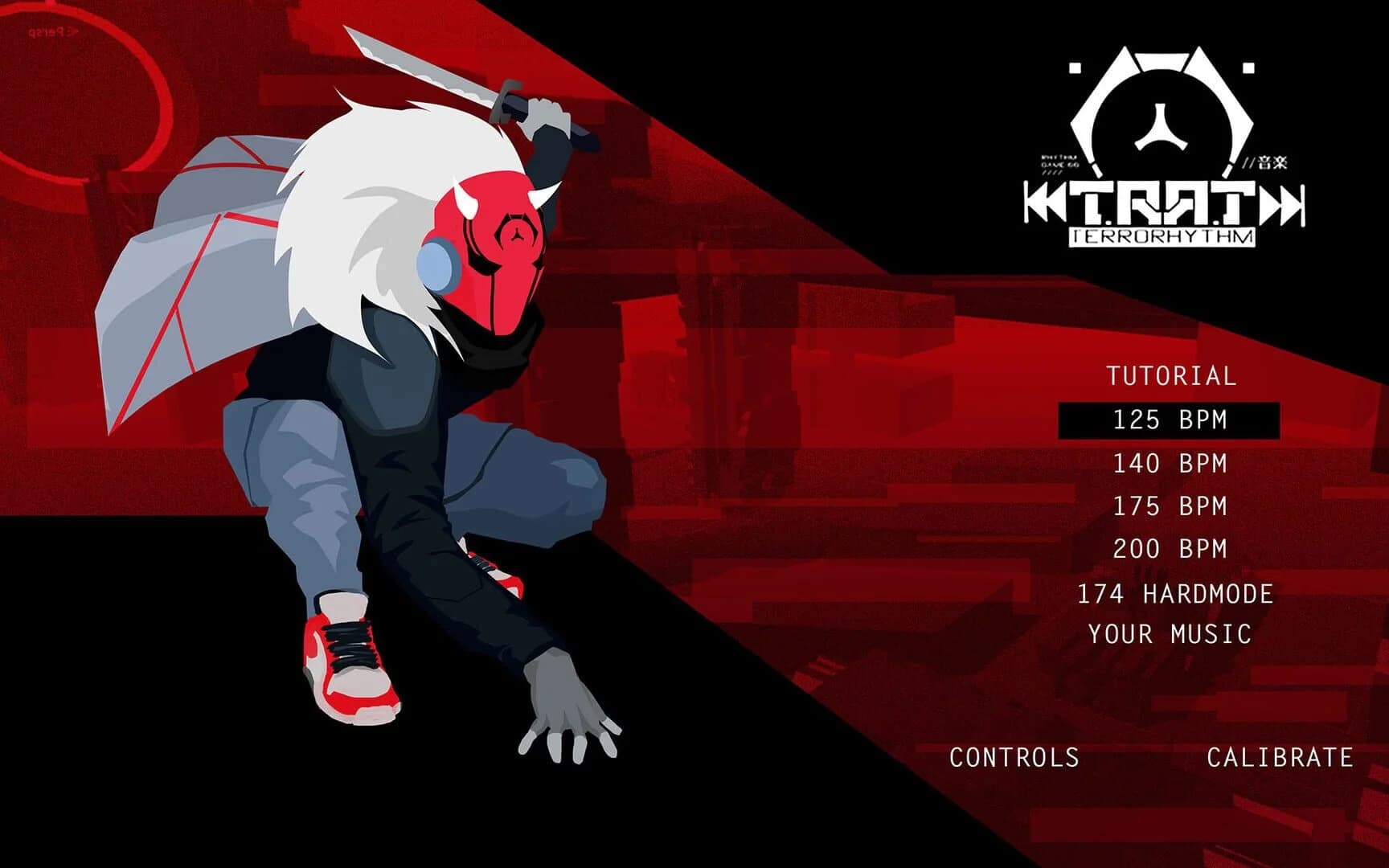Choose the 200 BPM difficulty
This screenshot has height=868, width=1389.
1170,550
